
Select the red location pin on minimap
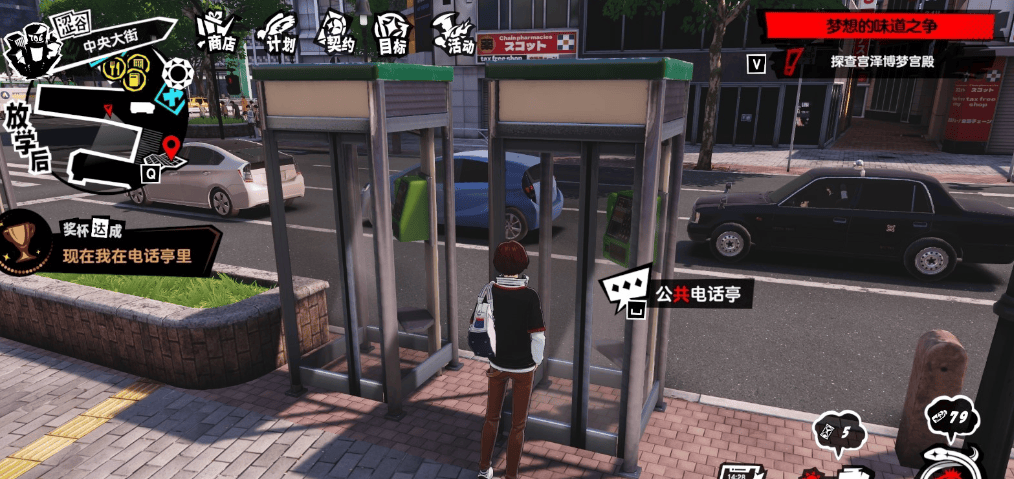[x=171, y=148]
